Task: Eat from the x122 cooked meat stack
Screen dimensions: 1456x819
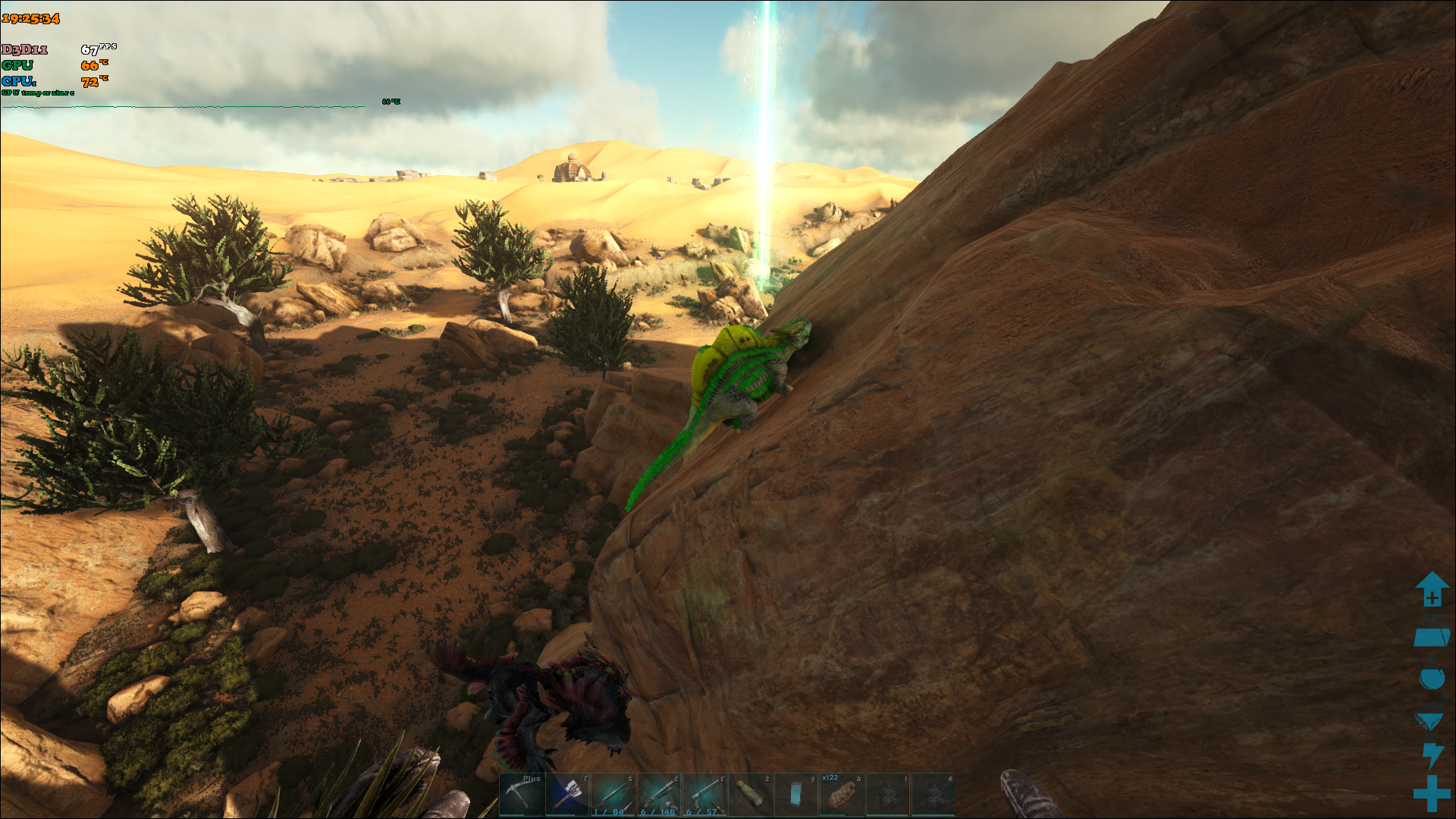Action: [841, 794]
